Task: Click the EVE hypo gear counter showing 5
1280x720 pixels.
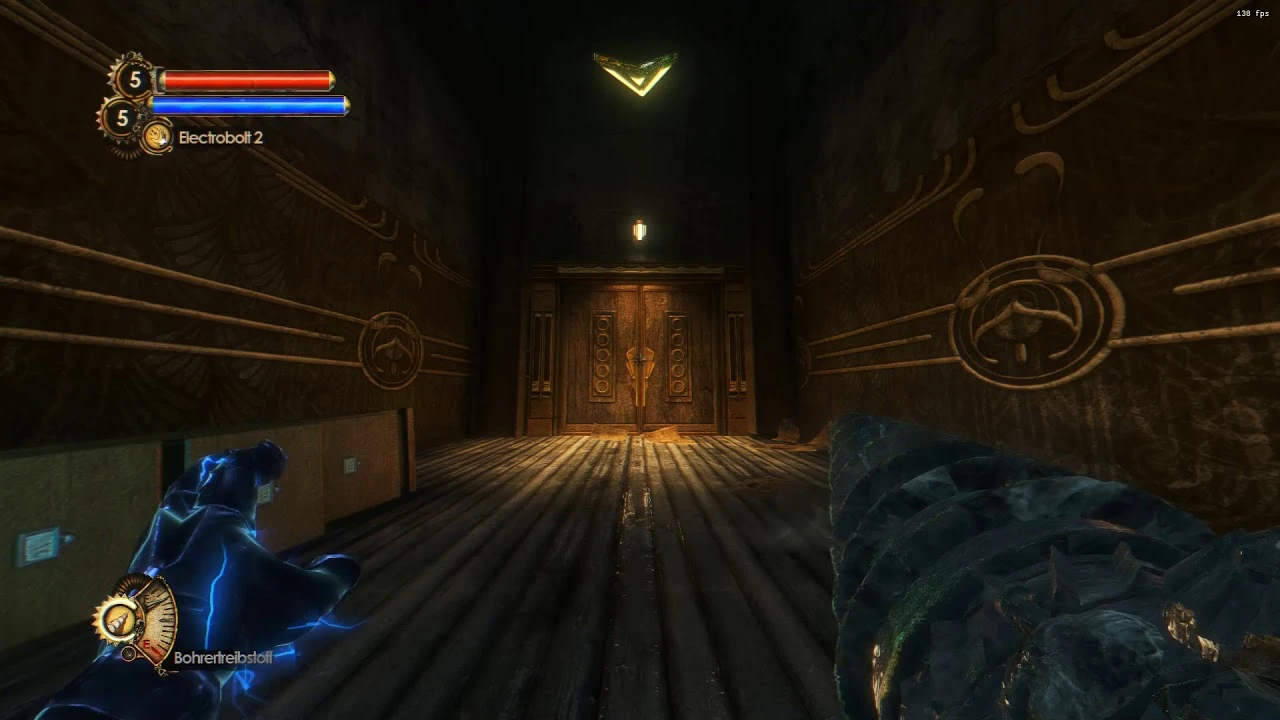Action: pos(122,116)
